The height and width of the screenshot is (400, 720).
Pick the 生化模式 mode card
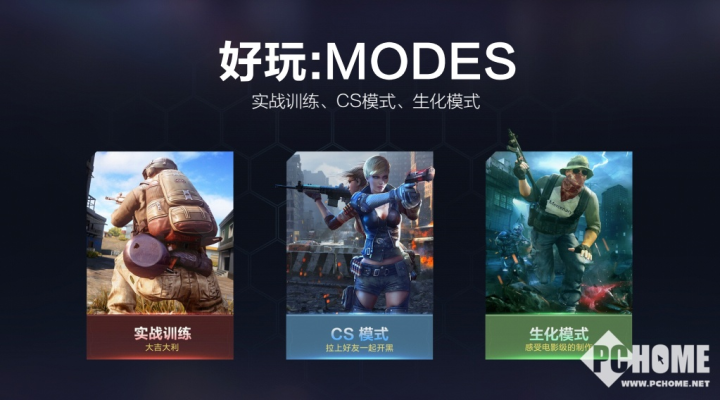(558, 255)
